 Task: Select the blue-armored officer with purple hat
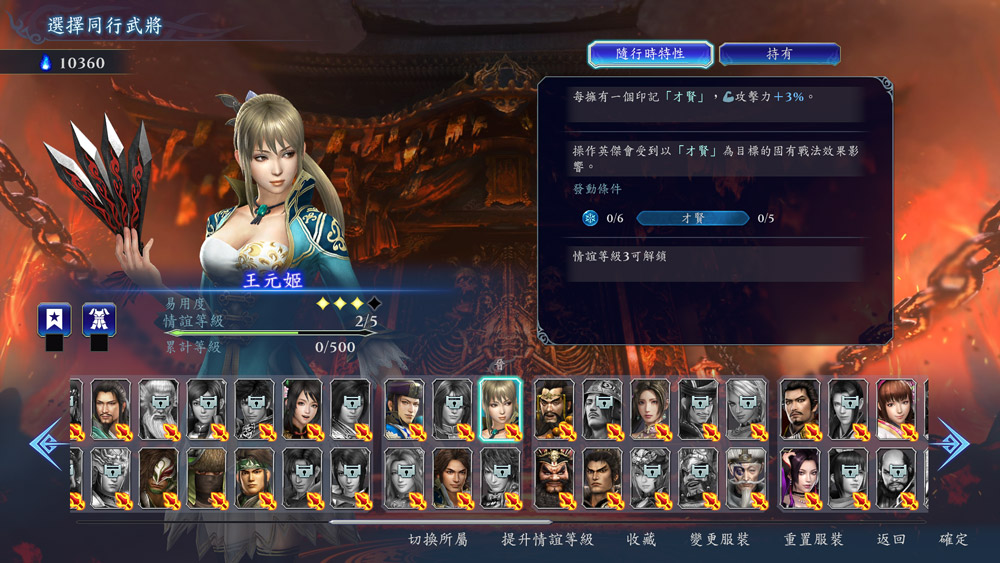[404, 408]
